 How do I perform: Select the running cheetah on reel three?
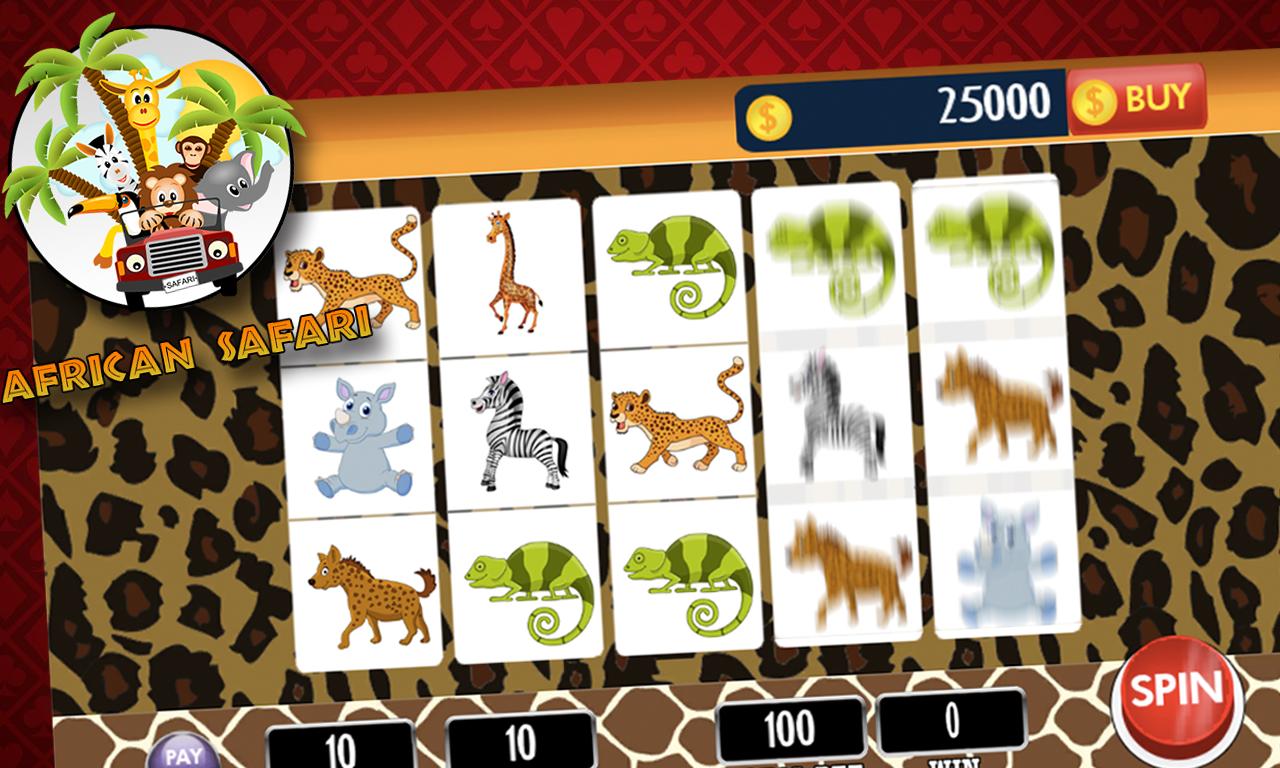pyautogui.click(x=673, y=420)
